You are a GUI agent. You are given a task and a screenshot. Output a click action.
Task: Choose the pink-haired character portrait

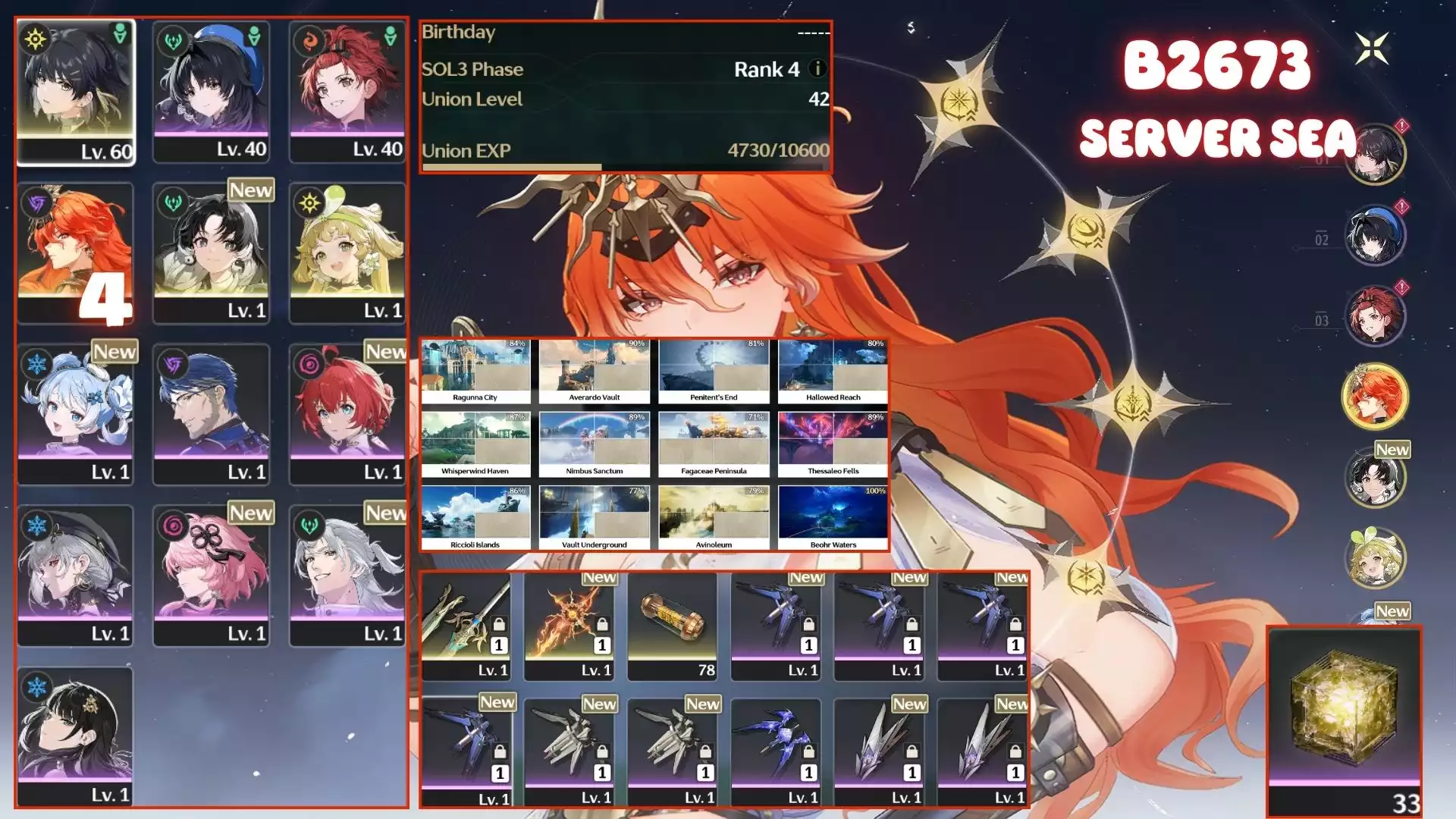(x=211, y=576)
